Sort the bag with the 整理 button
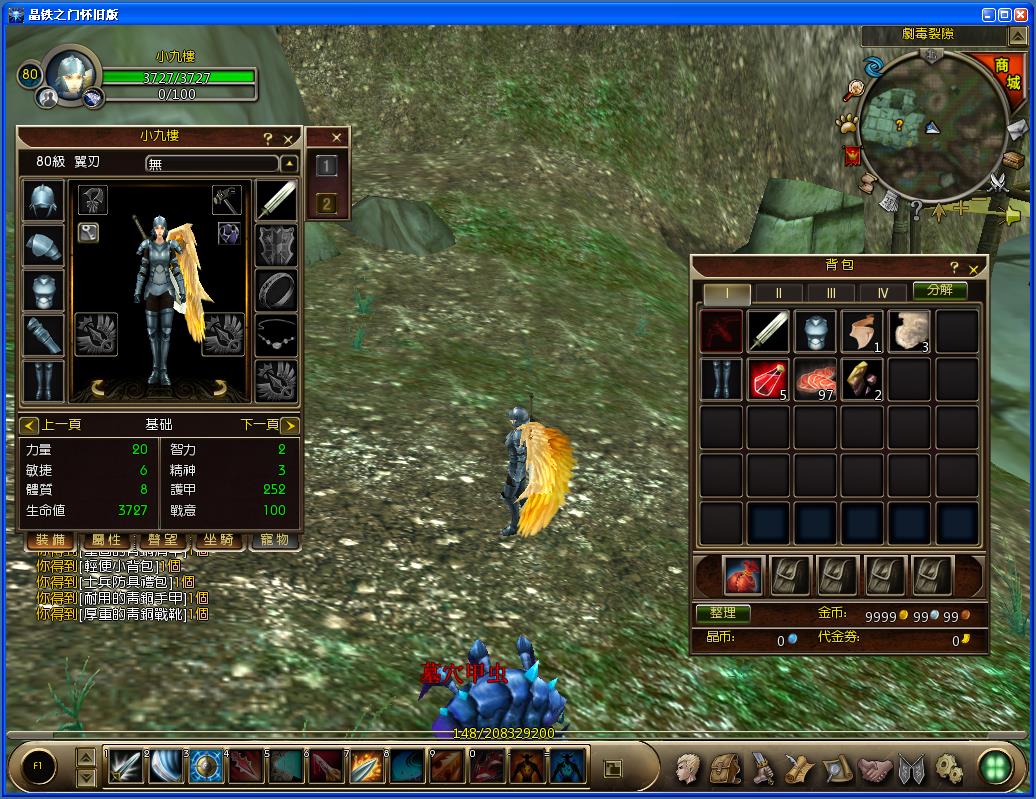This screenshot has height=799, width=1036. click(722, 613)
